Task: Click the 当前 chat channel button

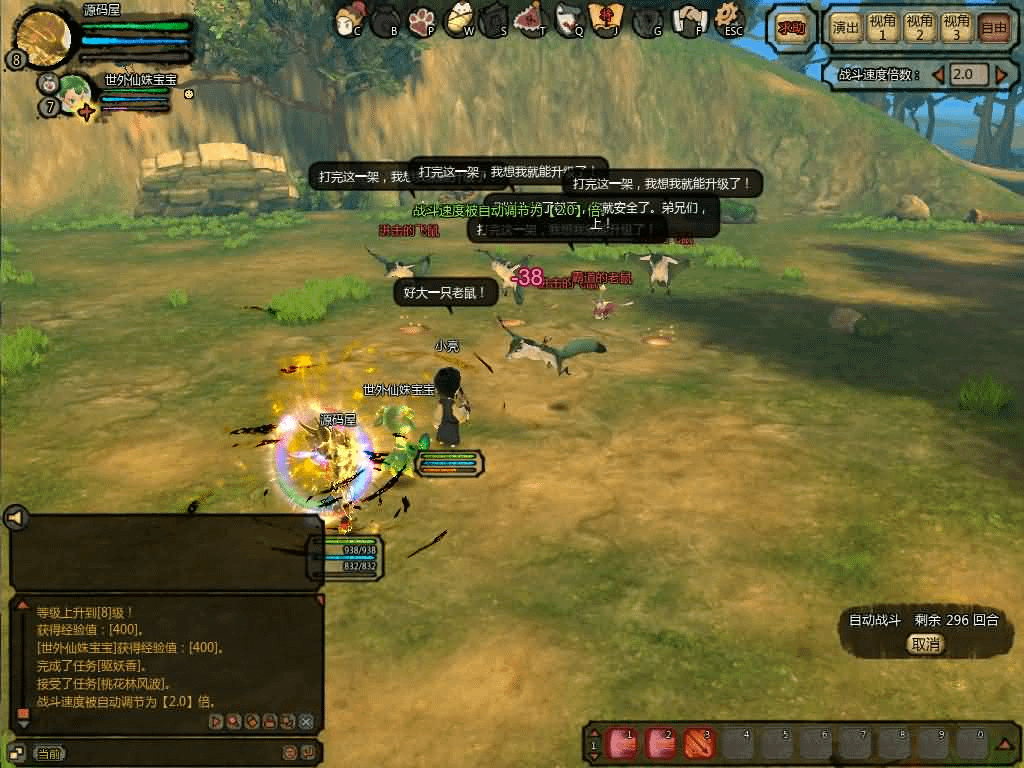Action: pyautogui.click(x=49, y=753)
